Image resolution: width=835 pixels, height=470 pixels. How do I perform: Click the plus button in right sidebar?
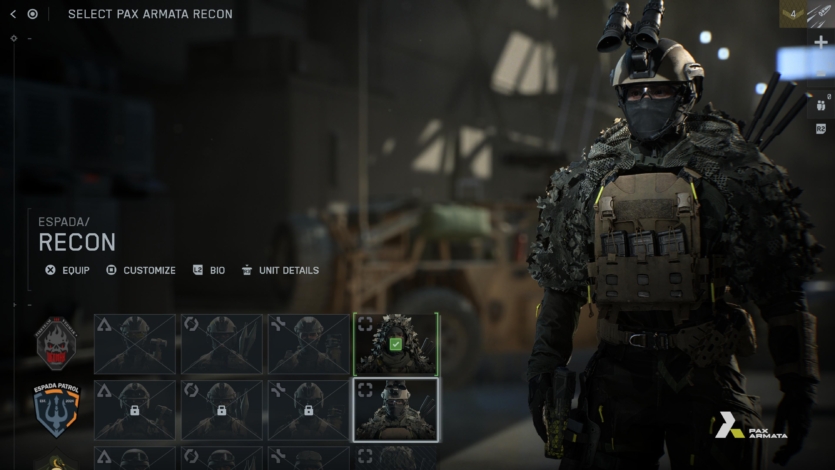(821, 42)
